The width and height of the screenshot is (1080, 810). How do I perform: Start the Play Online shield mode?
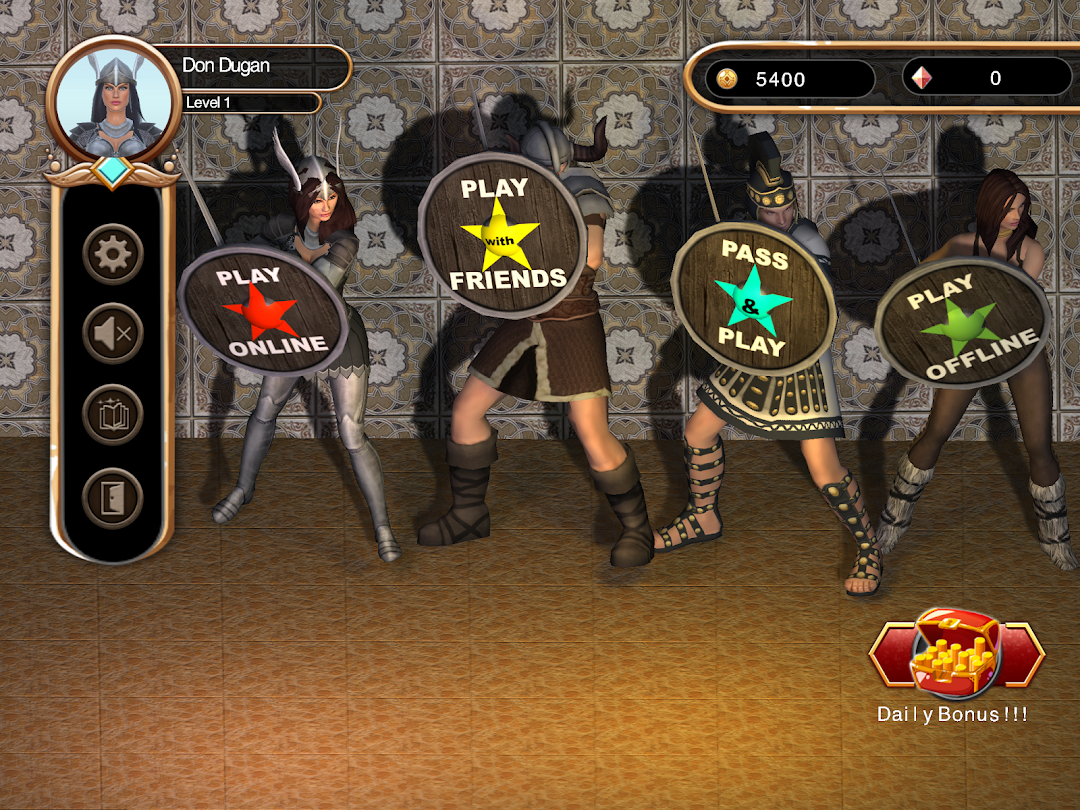tap(263, 312)
